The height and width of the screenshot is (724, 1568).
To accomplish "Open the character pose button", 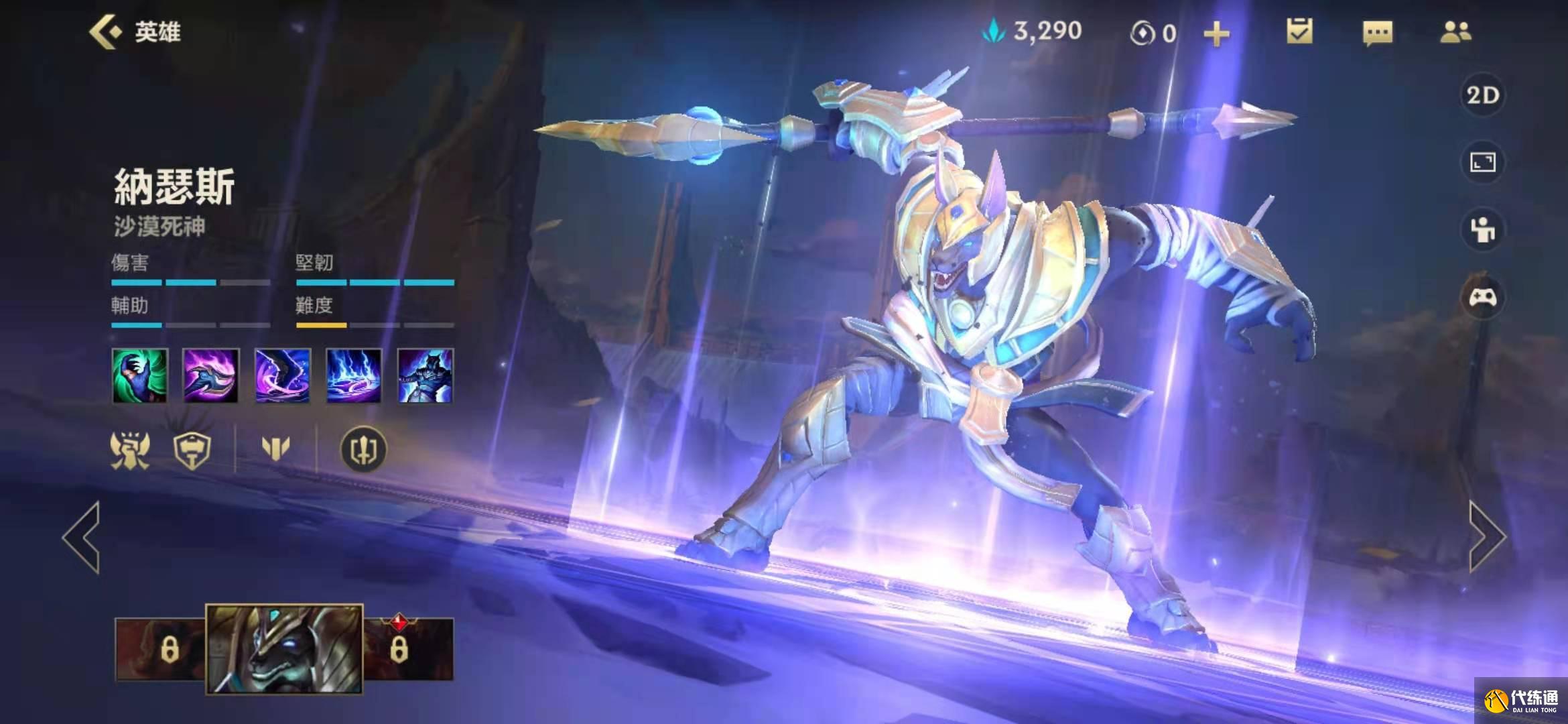I will (x=1482, y=230).
